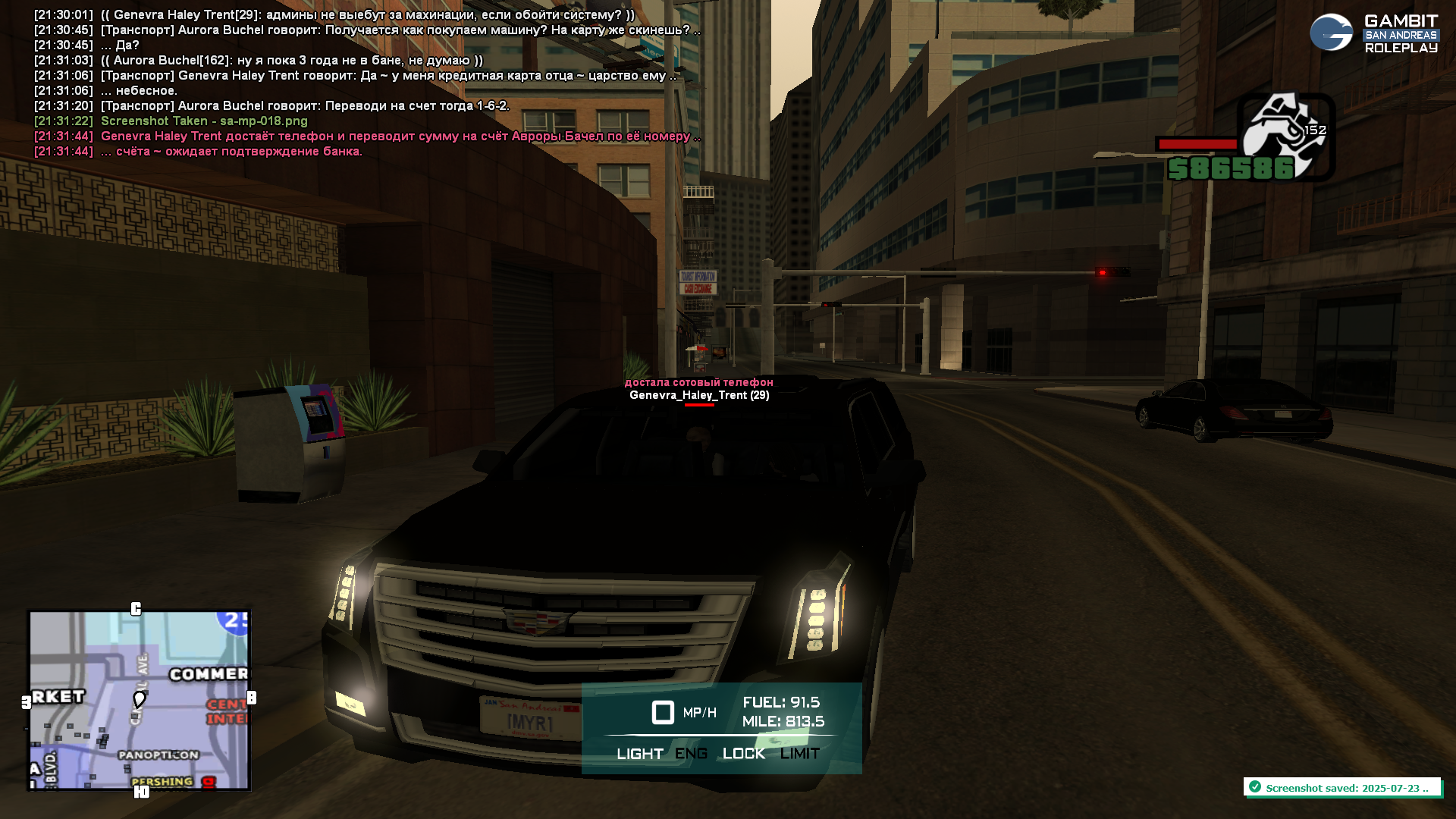The image size is (1456, 819).
Task: Toggle the LOCK door indicator
Action: click(743, 754)
